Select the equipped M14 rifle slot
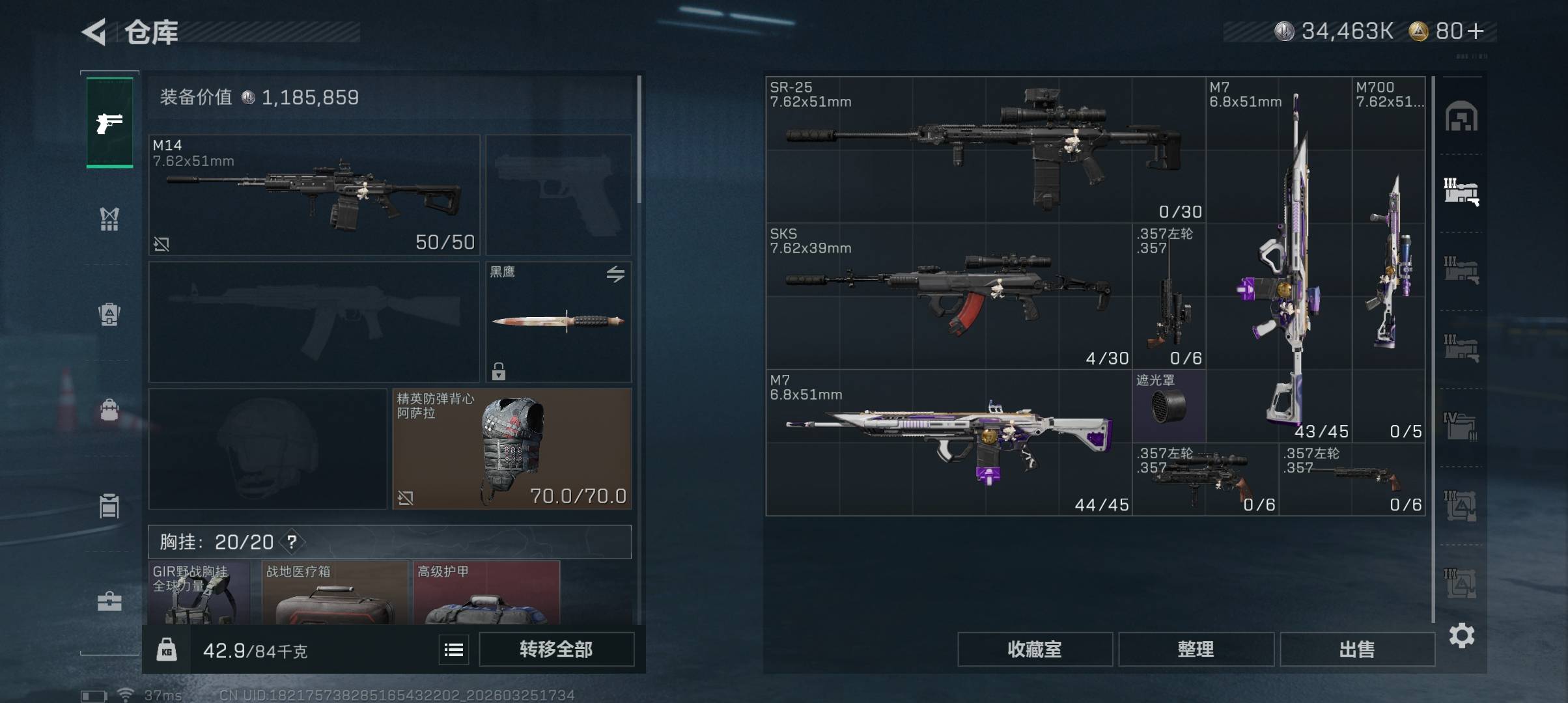This screenshot has height=703, width=1568. pyautogui.click(x=314, y=195)
